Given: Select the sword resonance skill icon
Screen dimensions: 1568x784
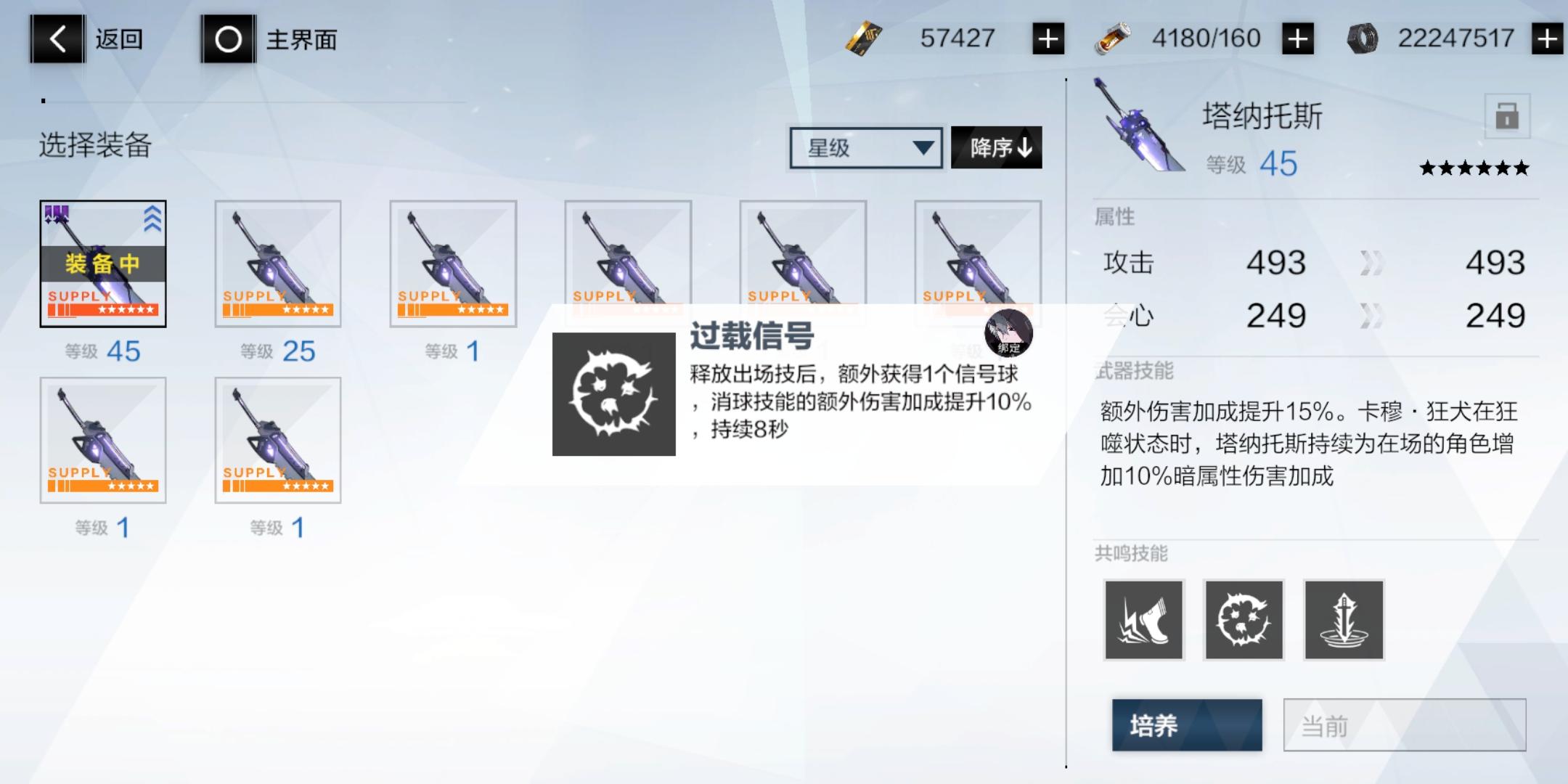Looking at the screenshot, I should 1344,621.
